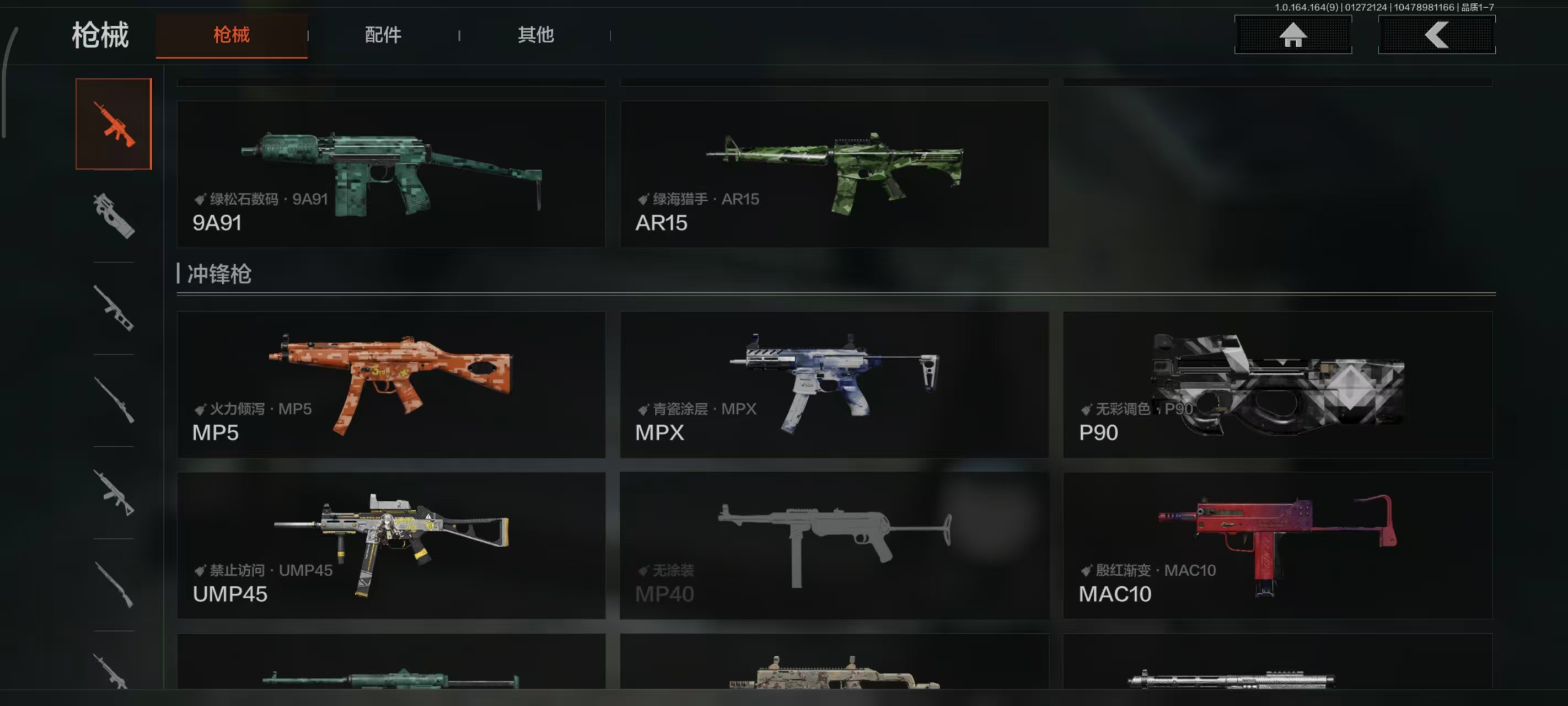Switch to the 枪械 tab
1568x706 pixels.
tap(232, 35)
